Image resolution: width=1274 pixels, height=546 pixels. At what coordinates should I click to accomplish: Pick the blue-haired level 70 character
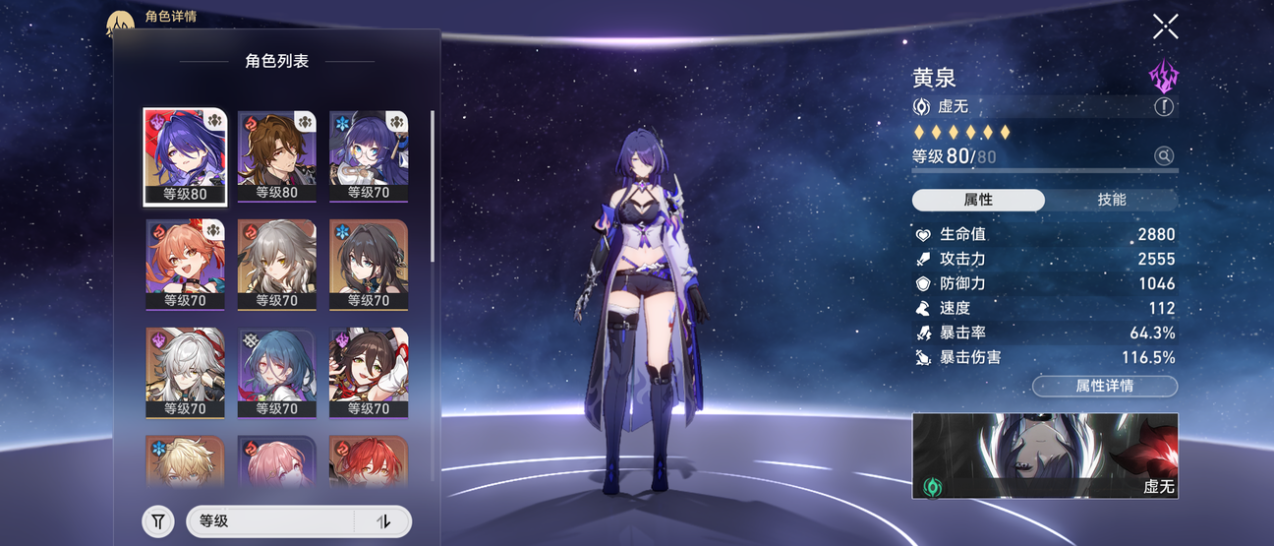coord(277,372)
